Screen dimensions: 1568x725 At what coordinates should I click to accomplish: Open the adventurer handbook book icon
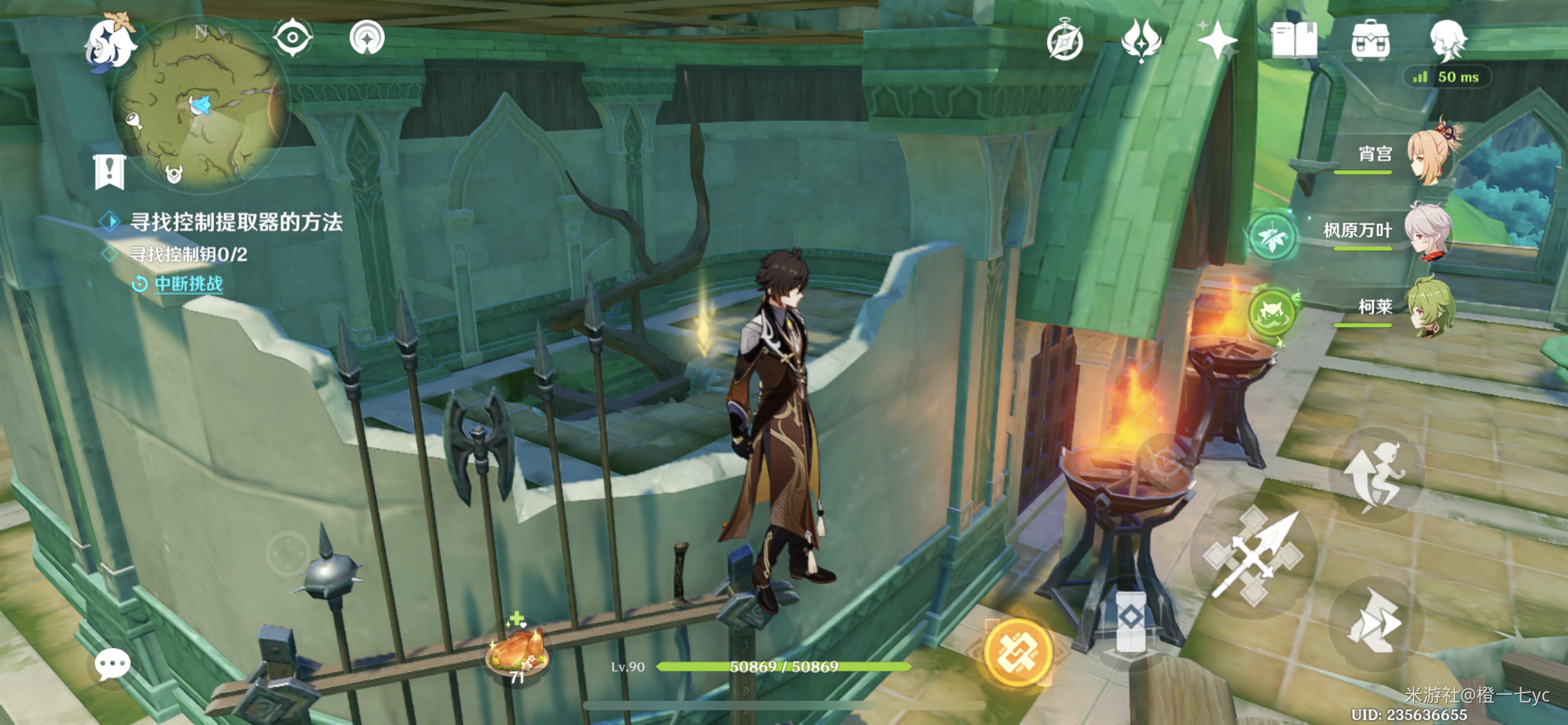(x=1294, y=41)
